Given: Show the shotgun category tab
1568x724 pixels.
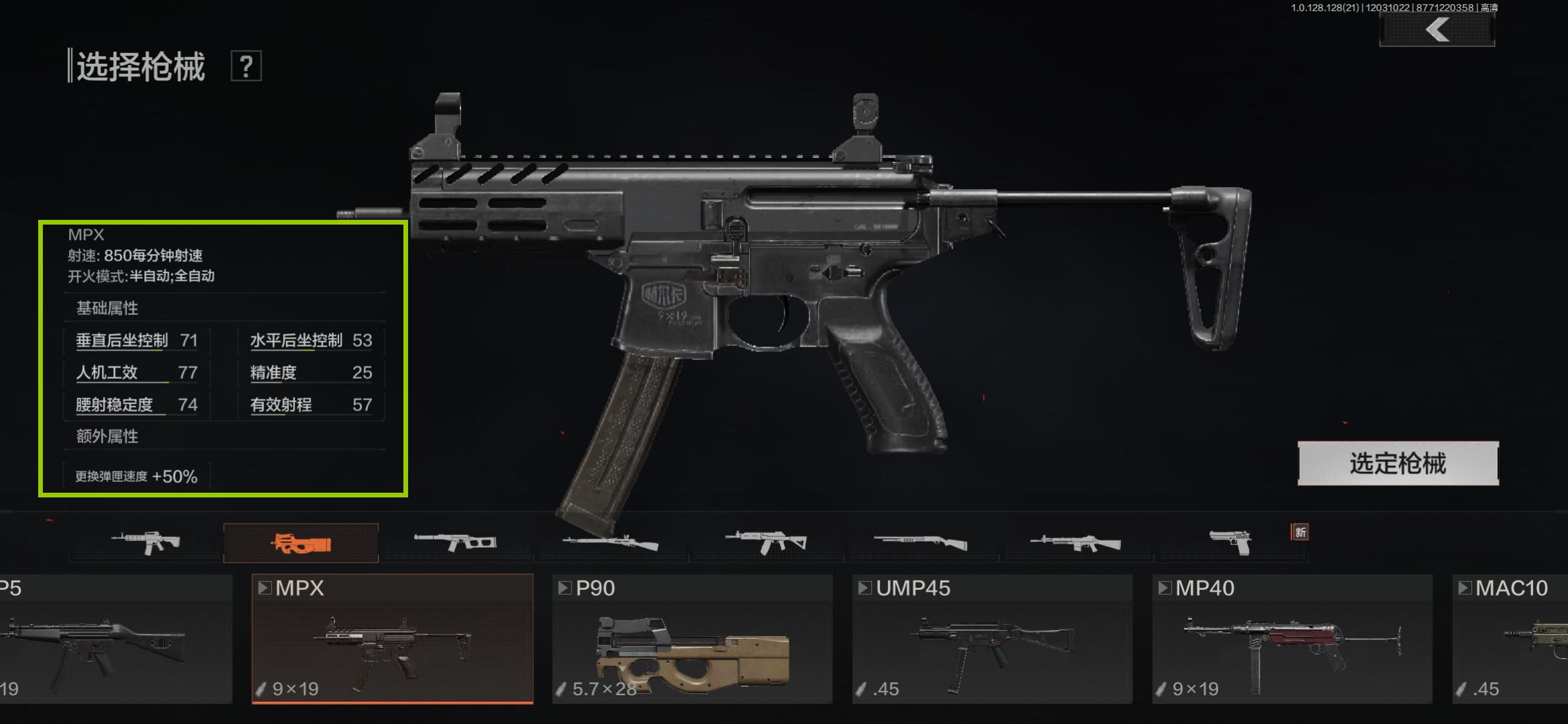Looking at the screenshot, I should click(920, 542).
